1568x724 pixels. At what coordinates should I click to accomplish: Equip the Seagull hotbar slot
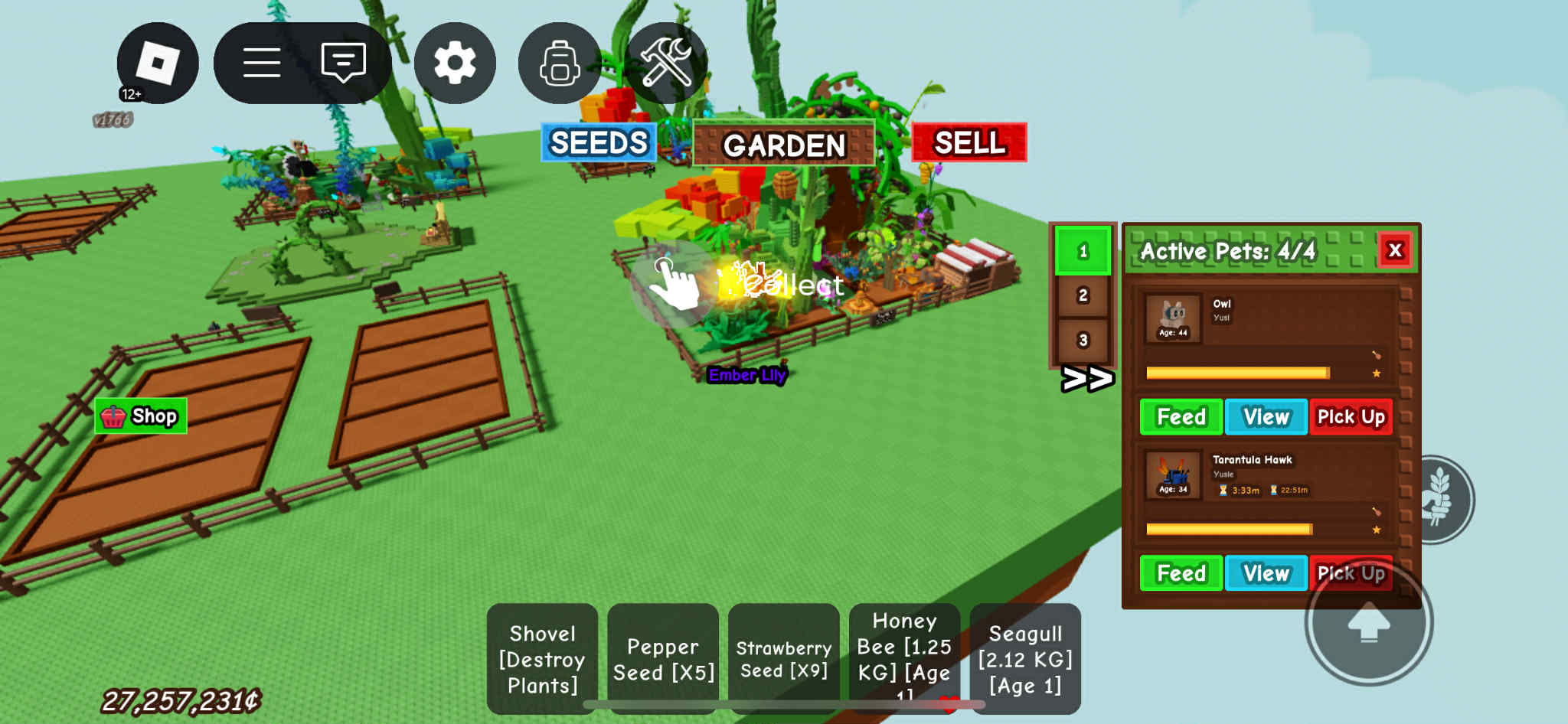coord(1025,659)
